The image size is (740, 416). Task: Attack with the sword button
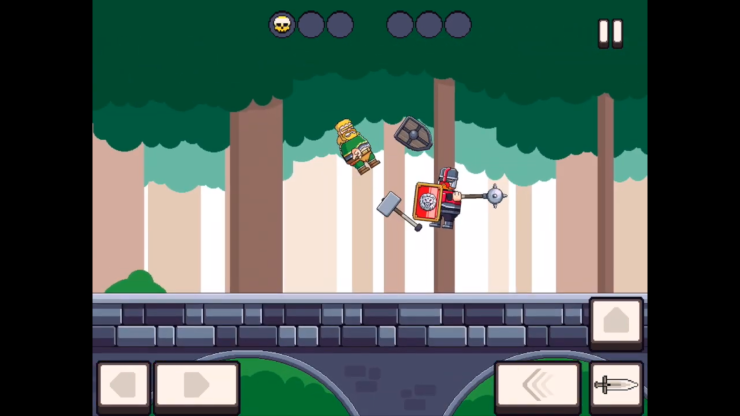pos(616,386)
